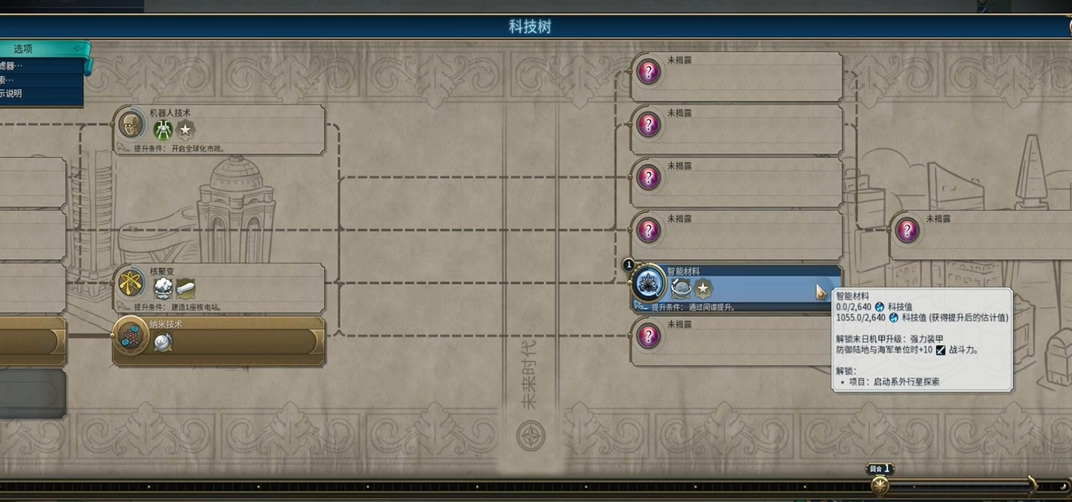This screenshot has width=1072, height=502.
Task: Click the skull emblem of 机器人技术
Action: point(130,125)
